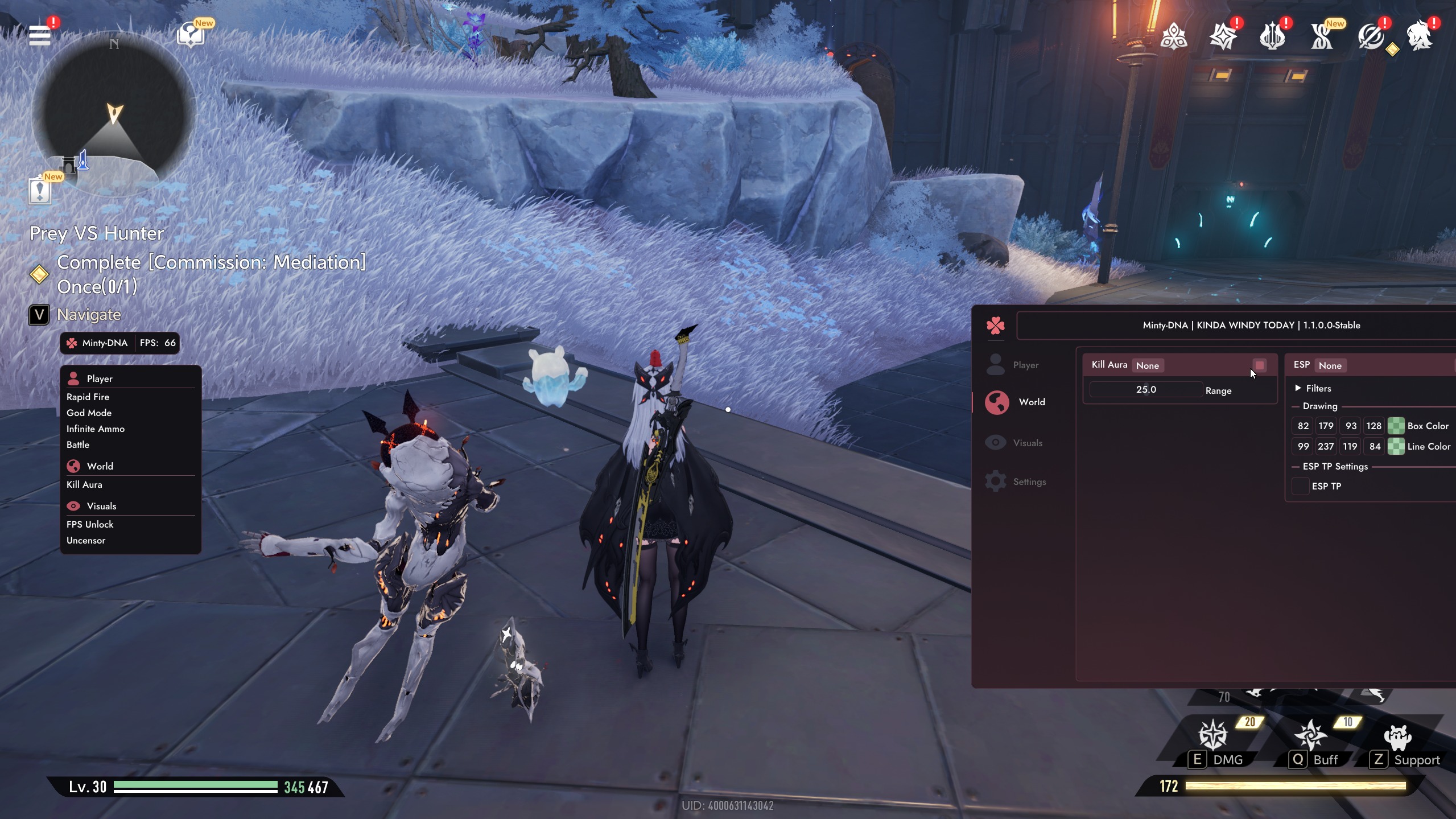Pick the Box Color swatch

[1396, 426]
